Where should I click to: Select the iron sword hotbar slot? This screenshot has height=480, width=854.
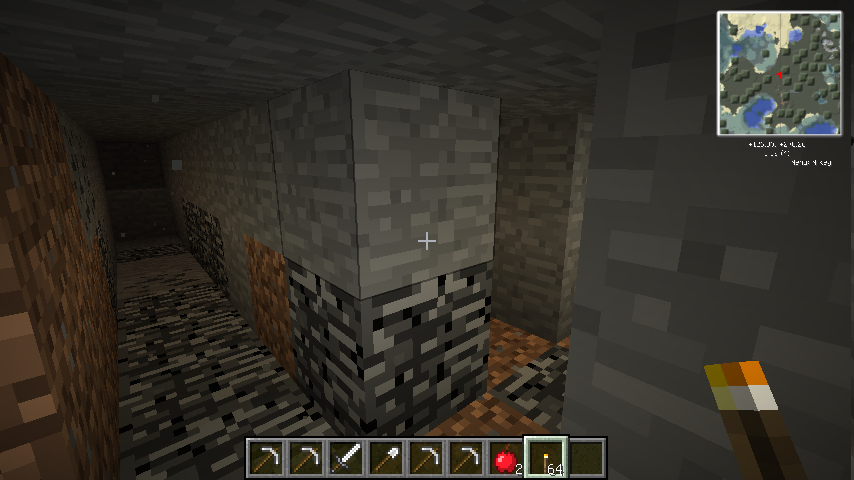(346, 459)
